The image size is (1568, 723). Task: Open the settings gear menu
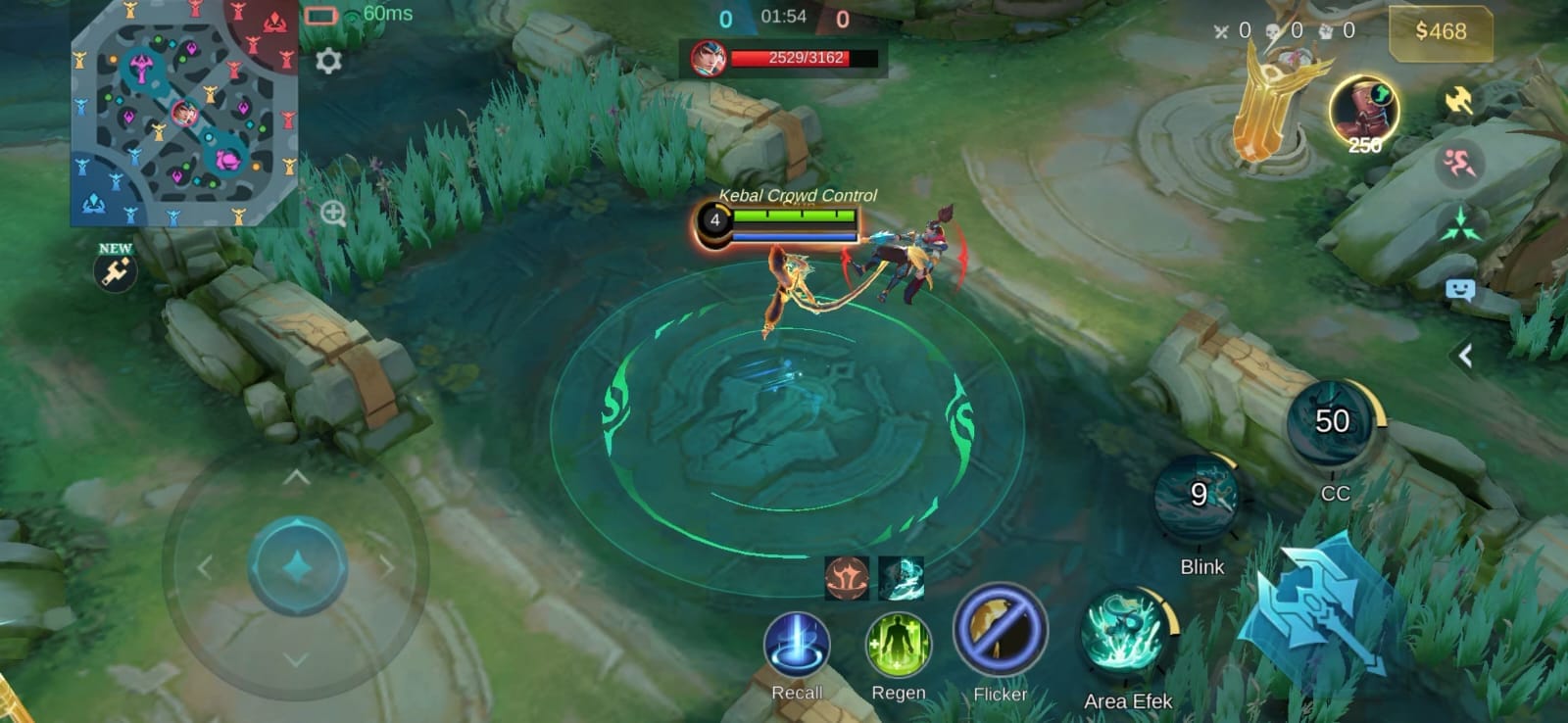coord(328,61)
